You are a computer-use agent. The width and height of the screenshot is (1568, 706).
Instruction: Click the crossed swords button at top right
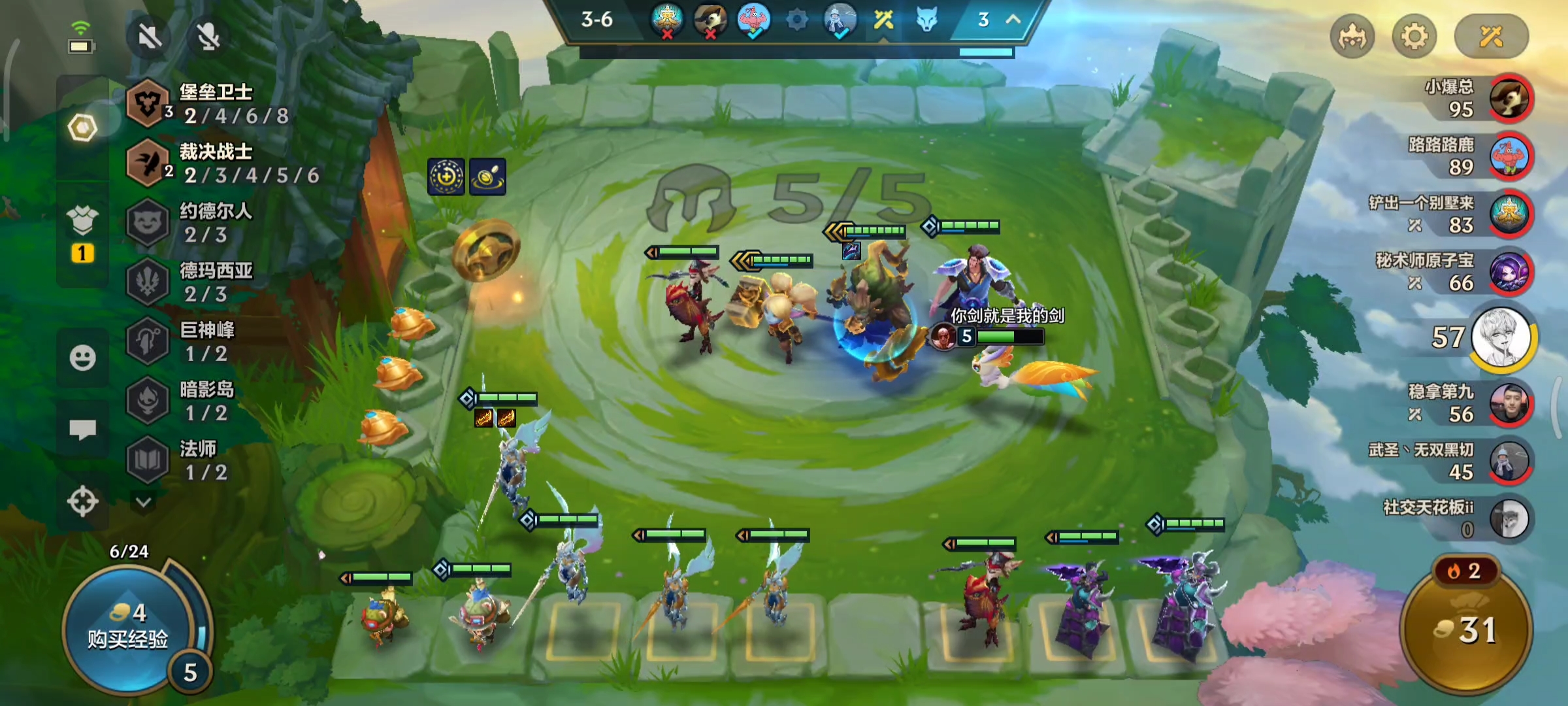1491,37
